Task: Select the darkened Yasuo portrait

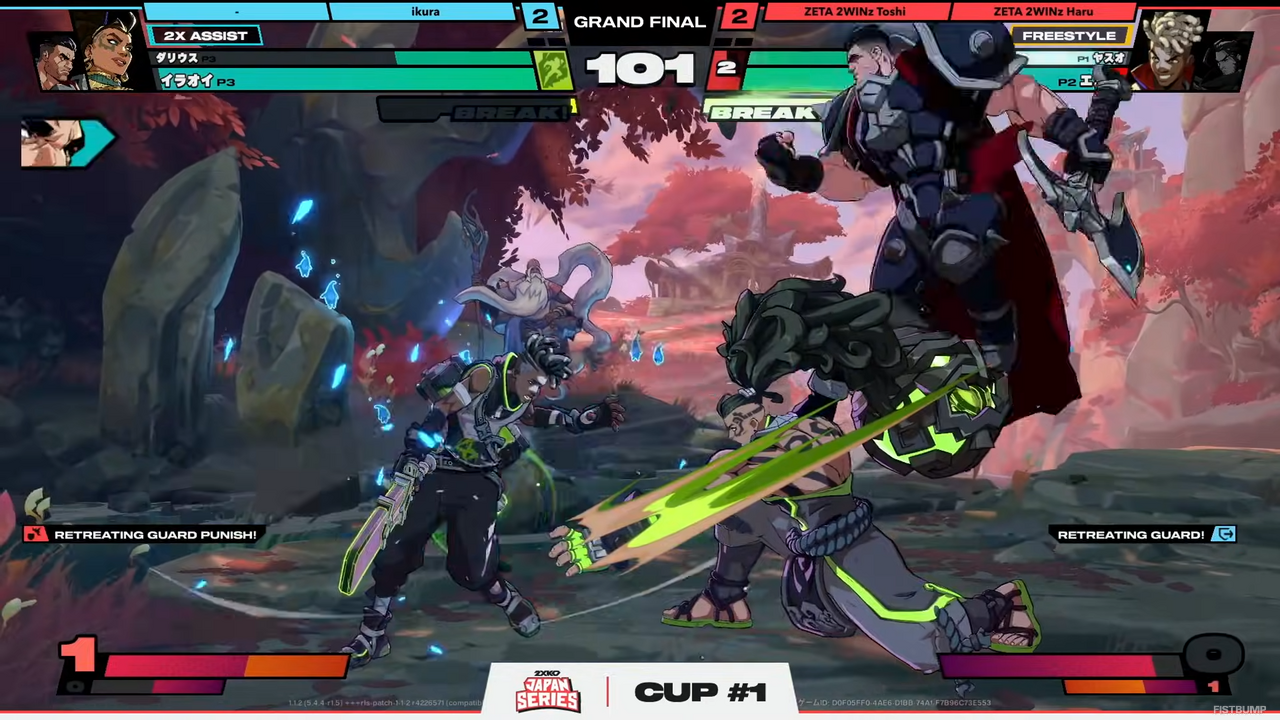Action: (1226, 62)
